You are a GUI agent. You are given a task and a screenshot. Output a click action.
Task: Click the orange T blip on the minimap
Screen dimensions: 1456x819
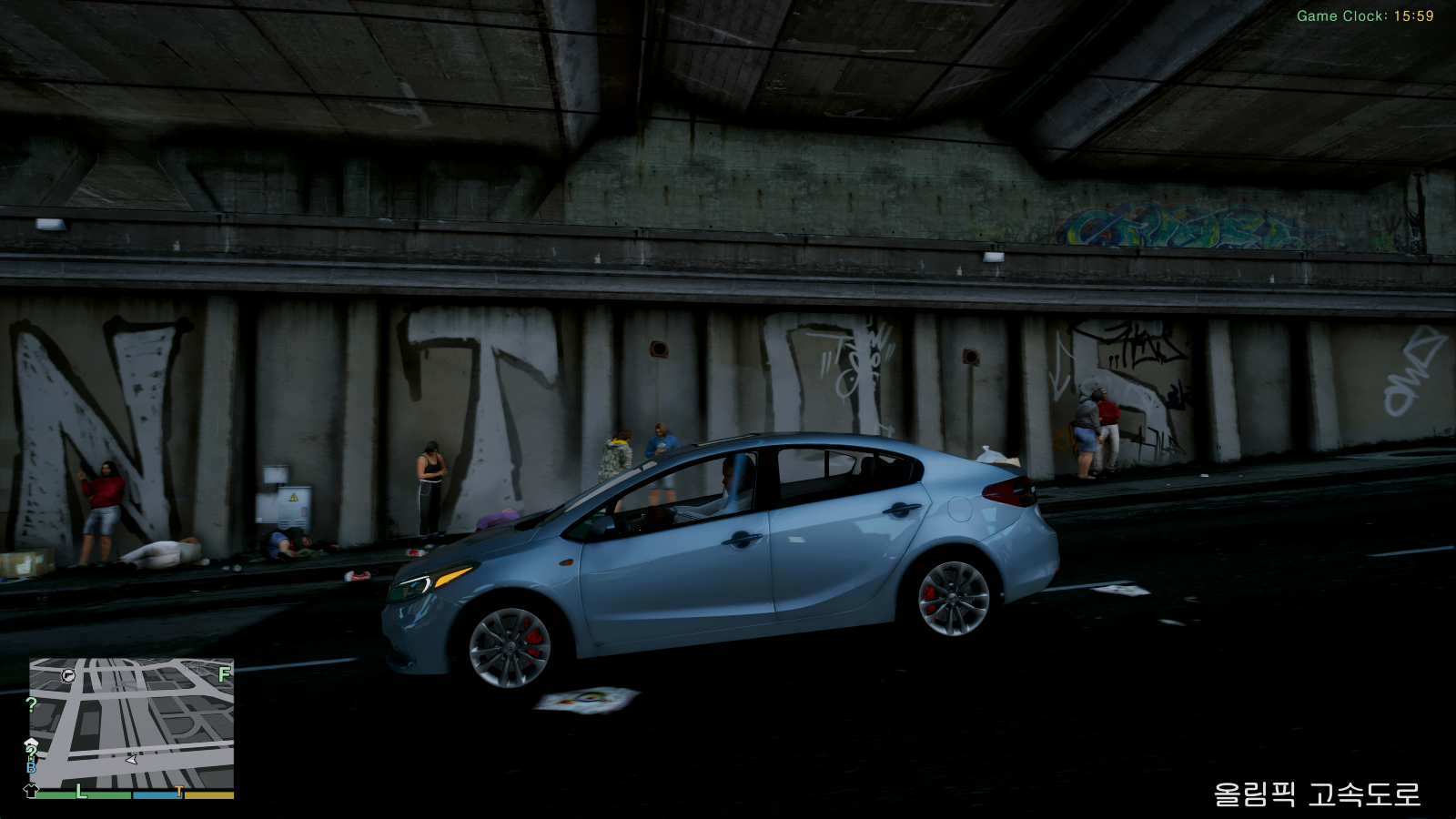click(179, 792)
